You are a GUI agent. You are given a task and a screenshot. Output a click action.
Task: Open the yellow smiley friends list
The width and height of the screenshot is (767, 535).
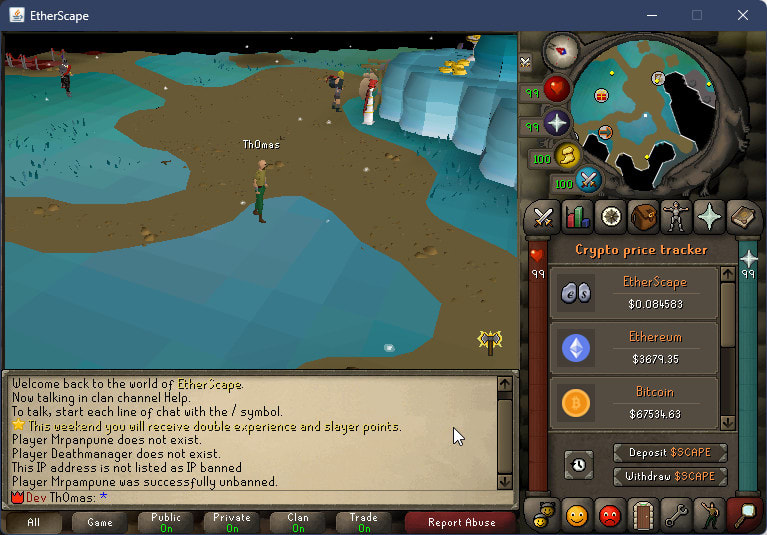pos(577,515)
